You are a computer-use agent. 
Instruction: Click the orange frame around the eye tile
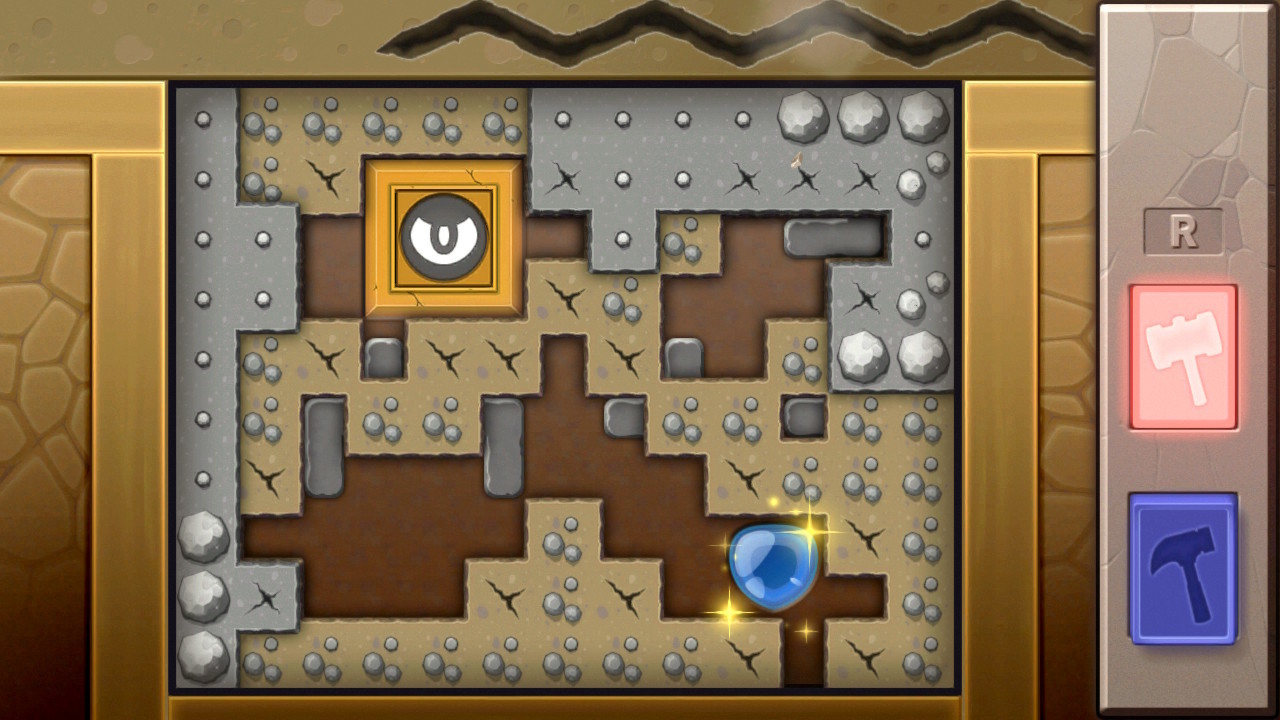[441, 170]
